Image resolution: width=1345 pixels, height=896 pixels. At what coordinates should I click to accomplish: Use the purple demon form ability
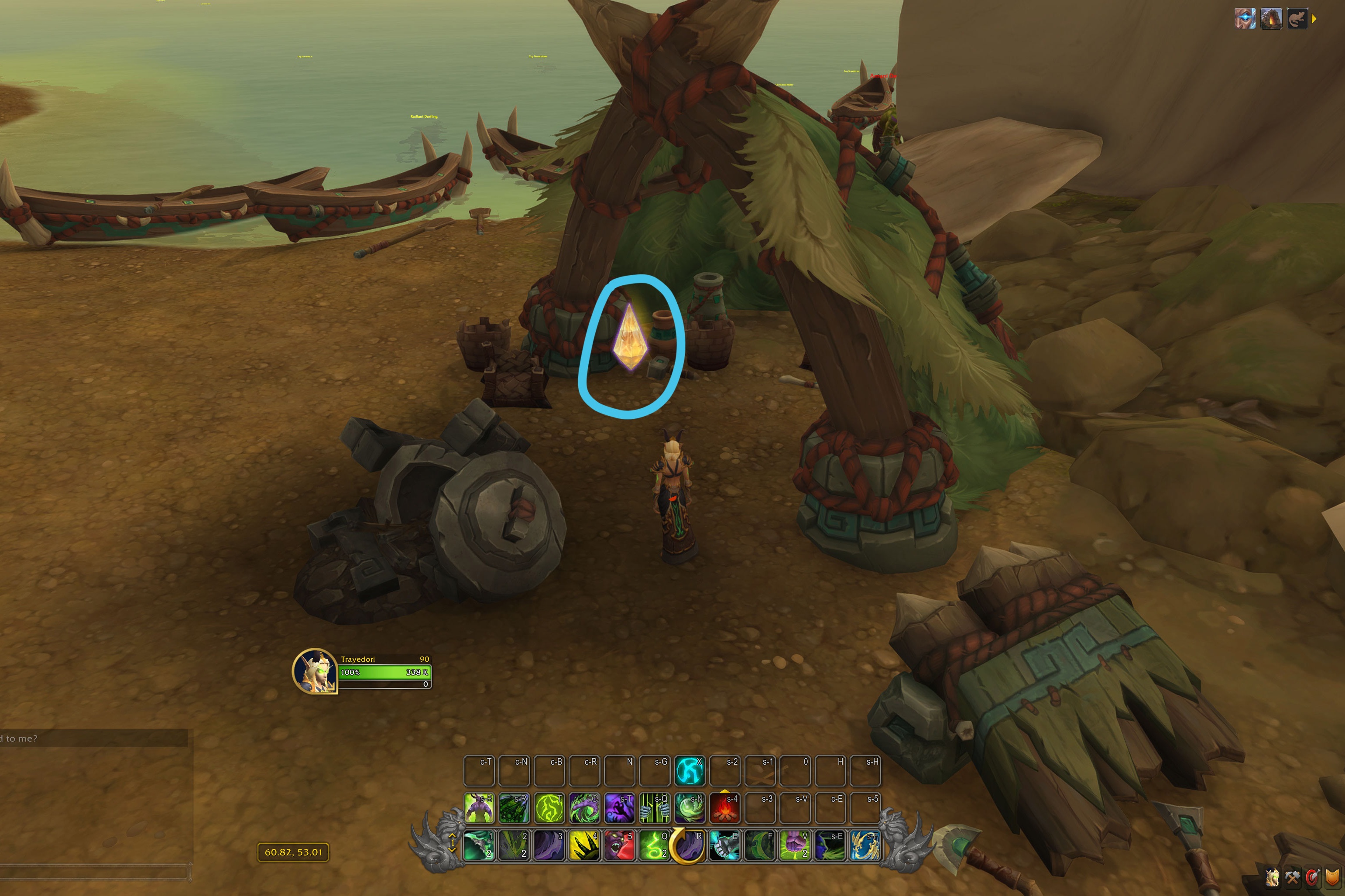click(x=479, y=807)
